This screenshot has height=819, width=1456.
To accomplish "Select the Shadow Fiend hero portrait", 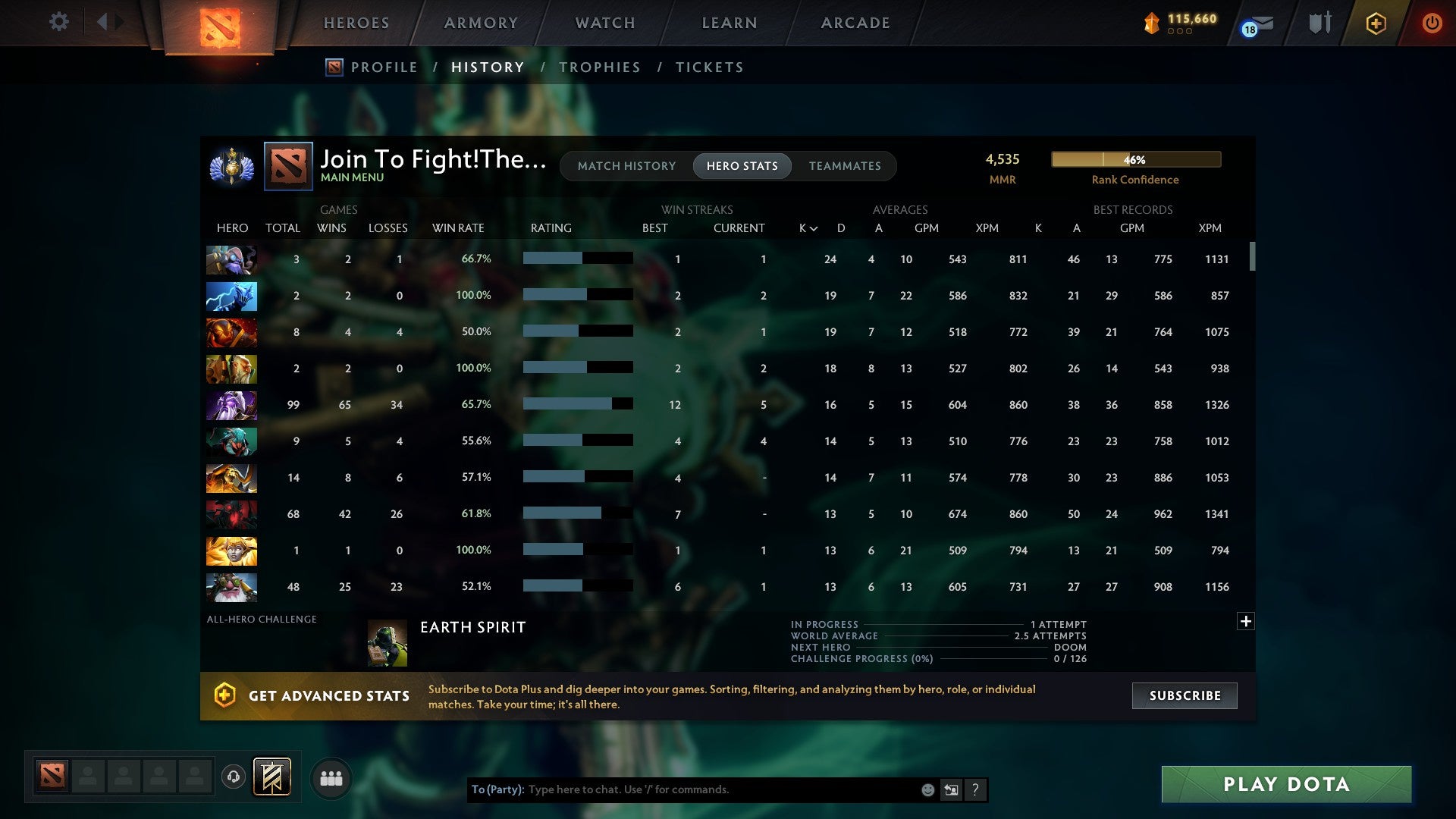I will pos(231,514).
